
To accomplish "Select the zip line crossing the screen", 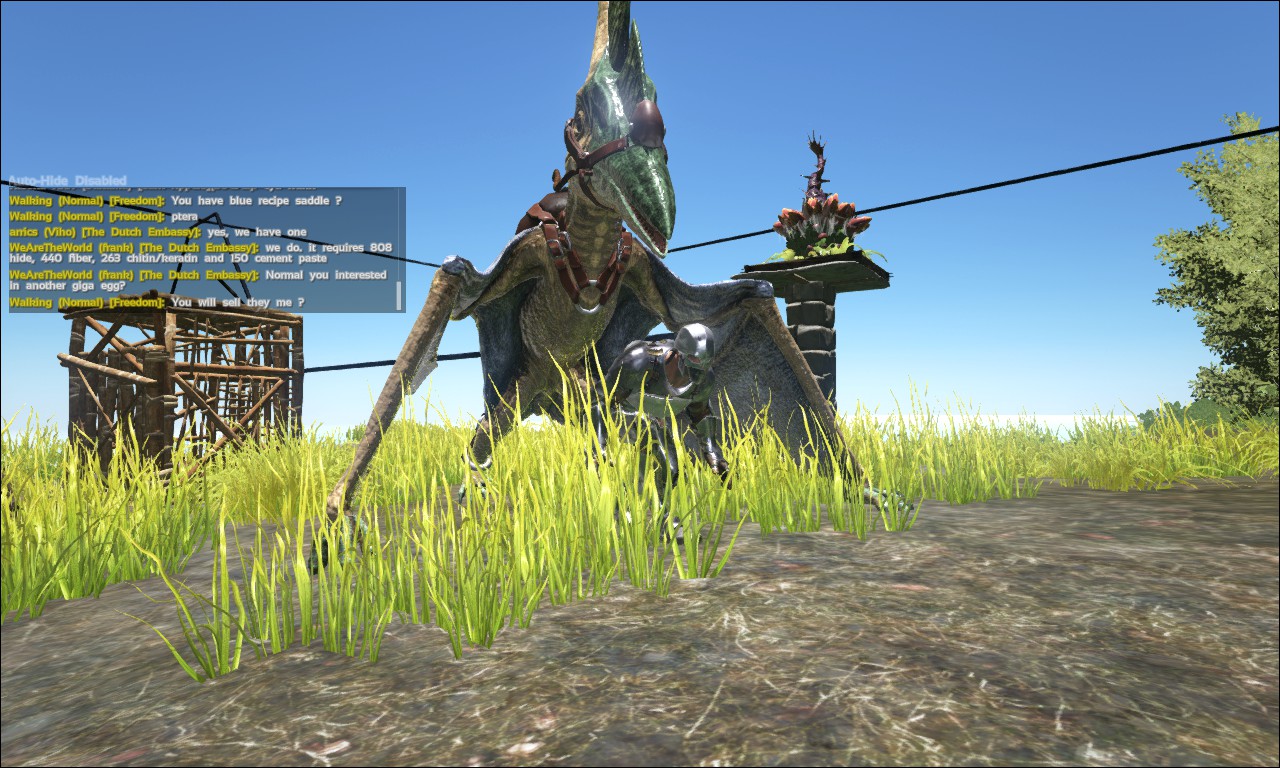I will pyautogui.click(x=1000, y=195).
